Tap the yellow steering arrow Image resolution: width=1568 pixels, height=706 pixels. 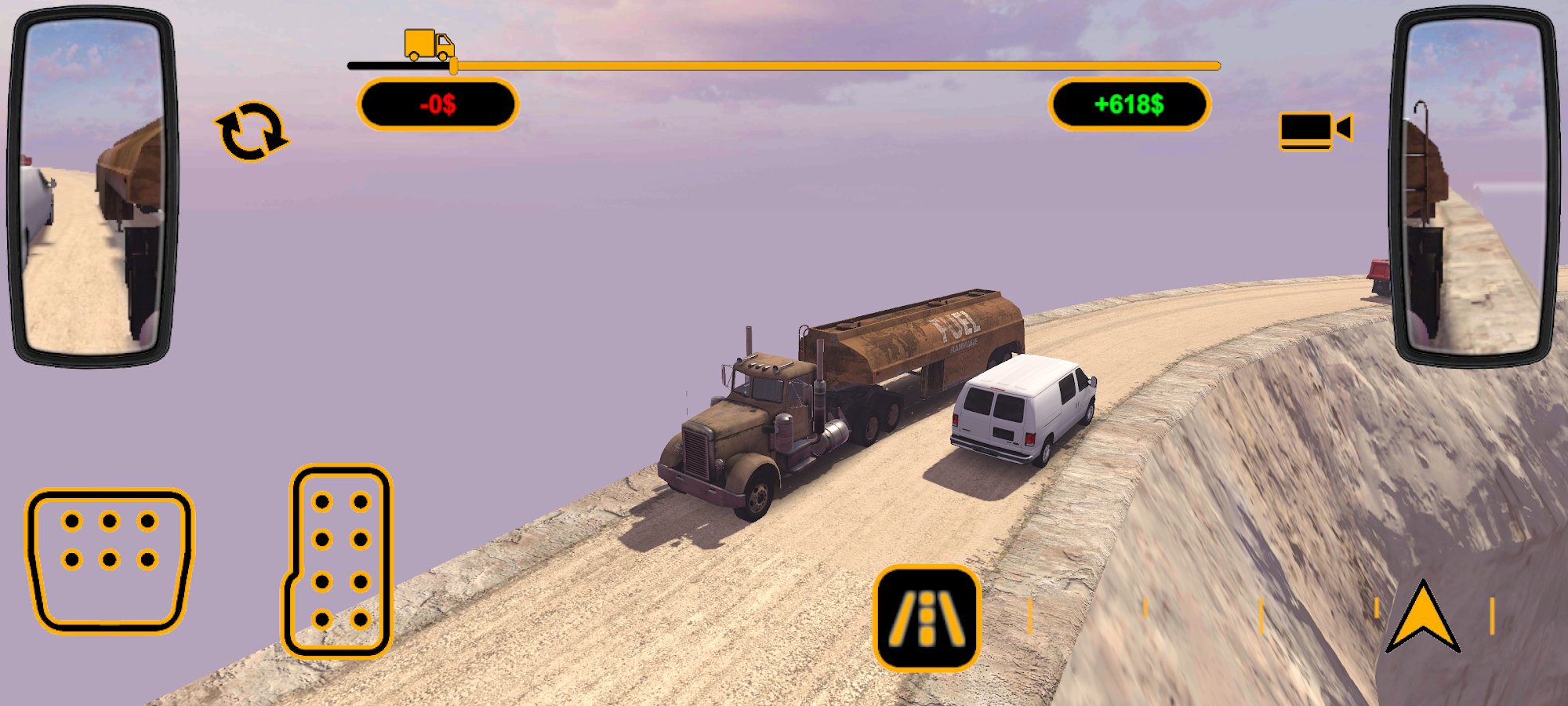(x=1423, y=617)
